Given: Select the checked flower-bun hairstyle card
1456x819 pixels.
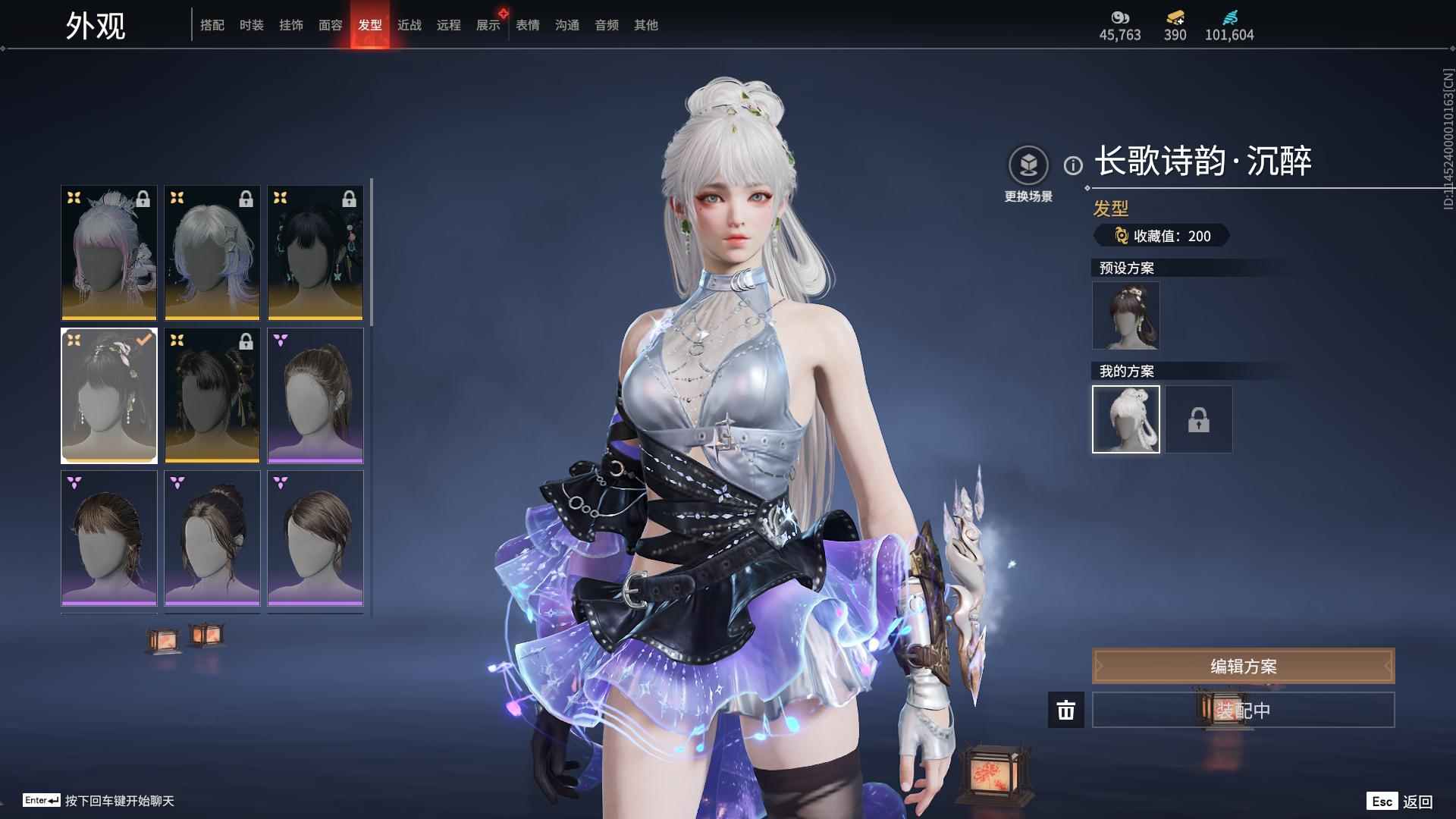Looking at the screenshot, I should point(109,395).
